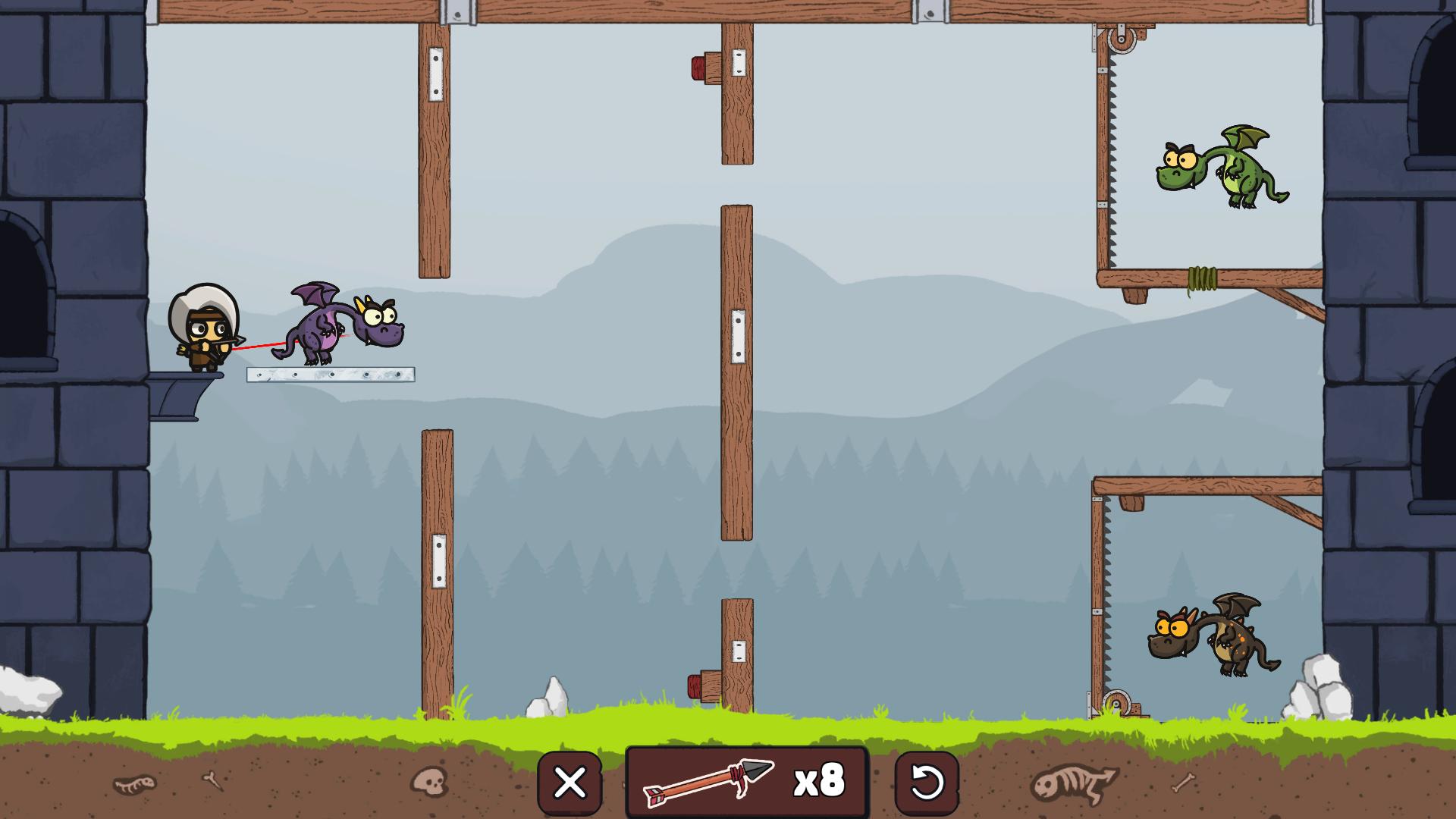Click the pulley wheel at the top right

(x=1120, y=38)
